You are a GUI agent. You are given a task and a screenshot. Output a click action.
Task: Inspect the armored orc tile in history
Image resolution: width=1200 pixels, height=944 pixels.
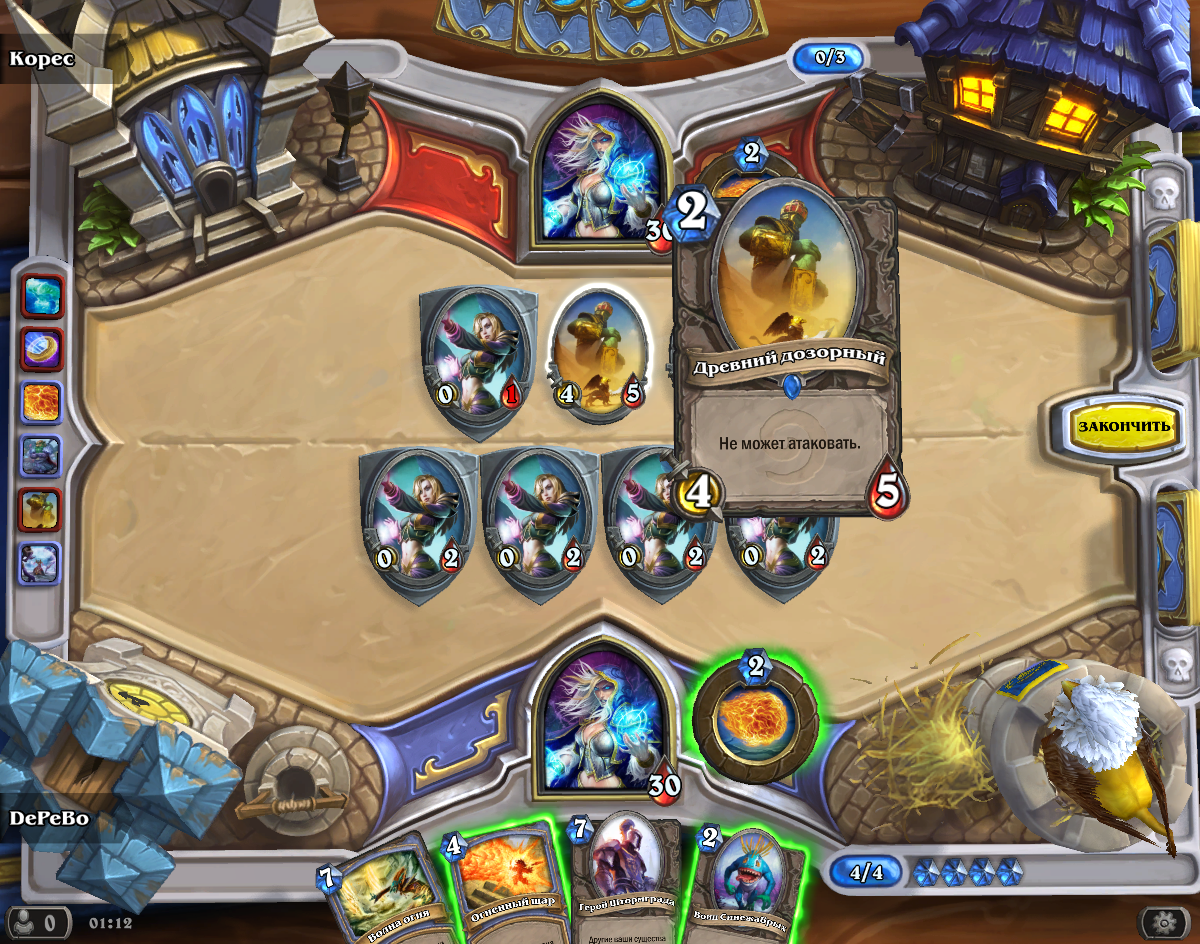point(41,457)
